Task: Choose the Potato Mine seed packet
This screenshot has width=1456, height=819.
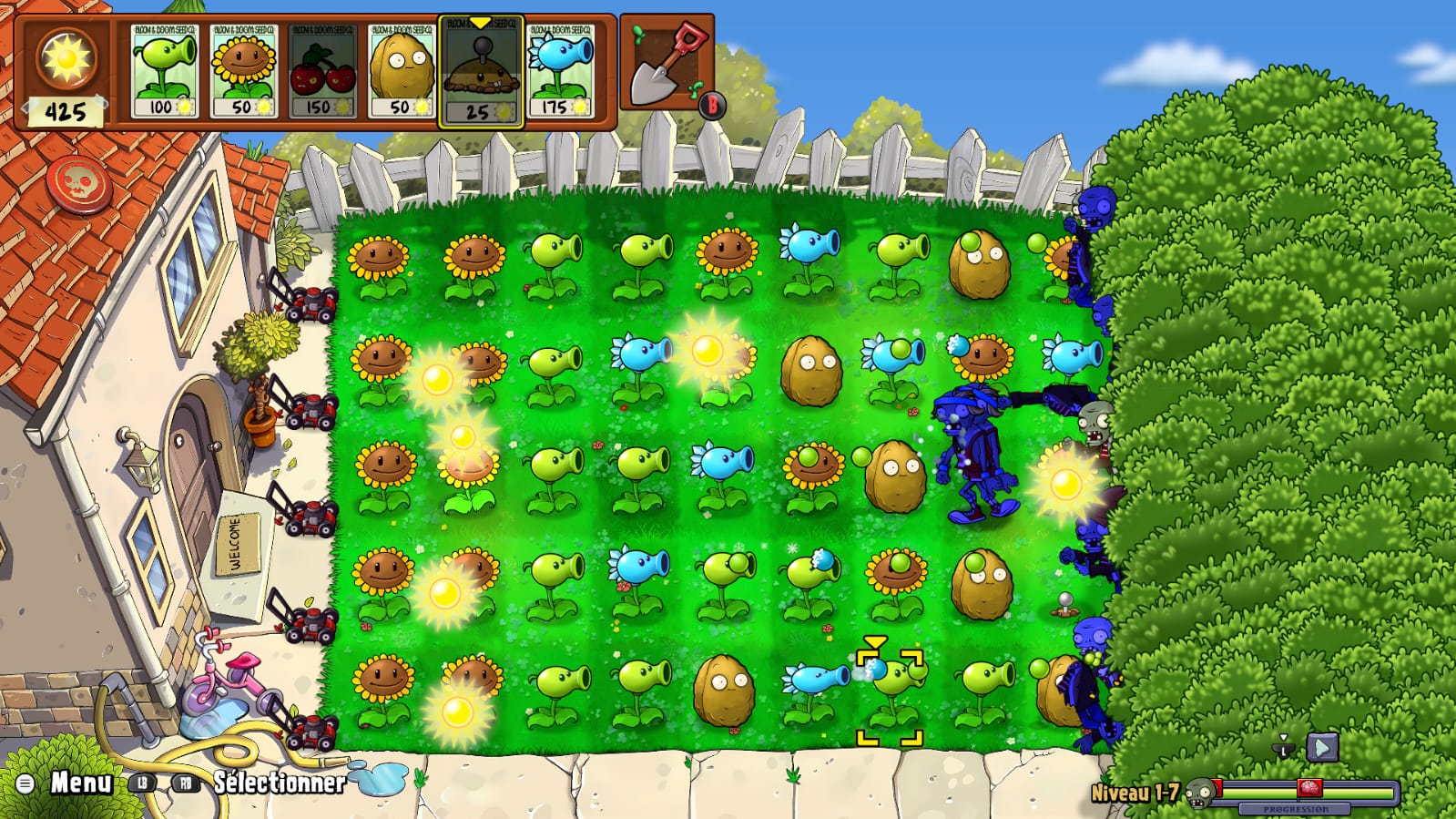Action: (x=481, y=71)
